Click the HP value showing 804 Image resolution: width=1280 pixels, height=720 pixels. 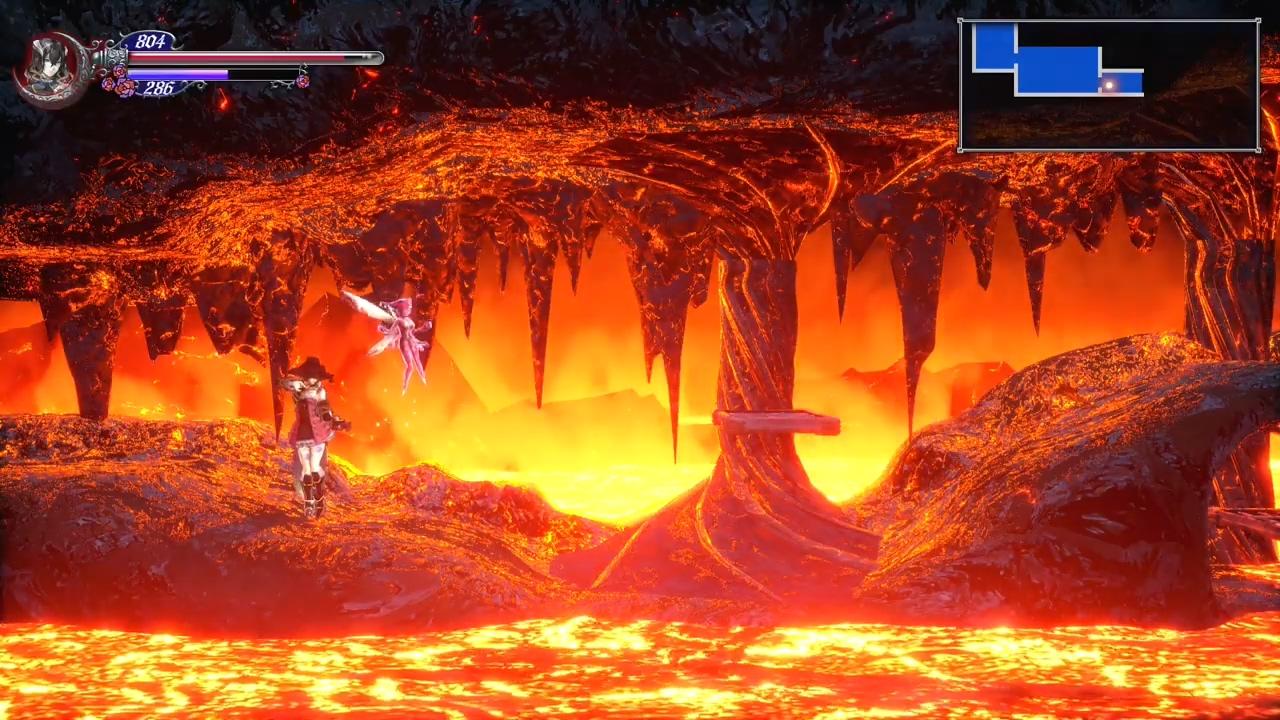coord(150,42)
